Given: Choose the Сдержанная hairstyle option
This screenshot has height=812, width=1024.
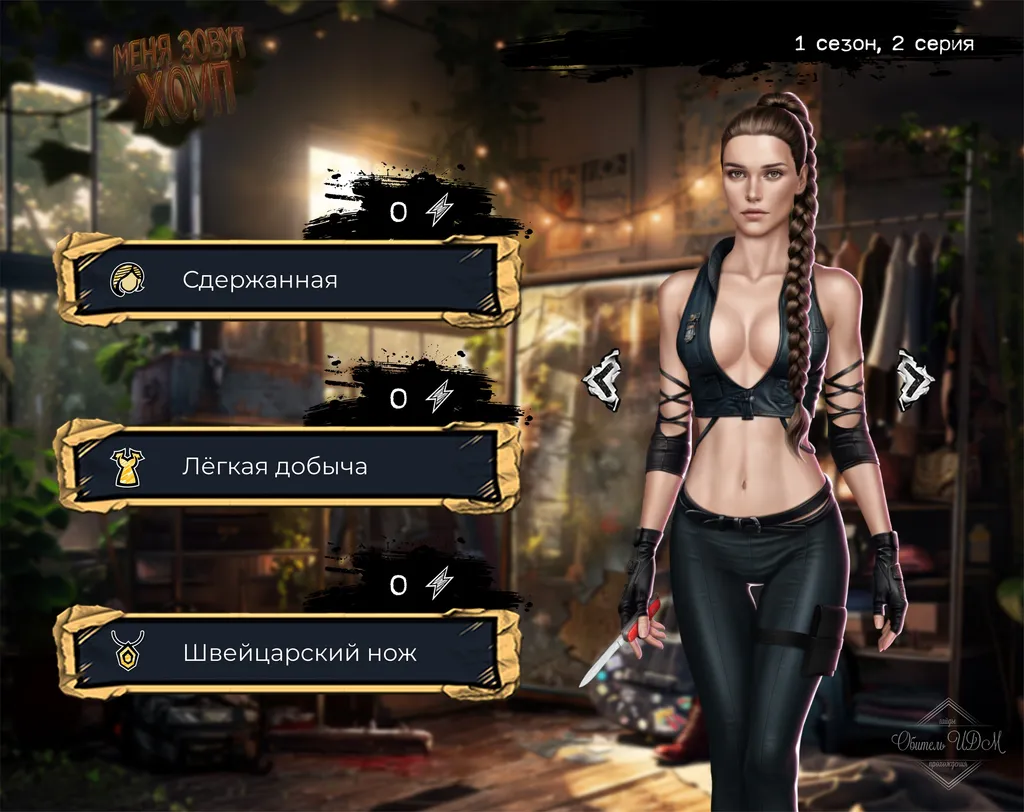Looking at the screenshot, I should (288, 279).
